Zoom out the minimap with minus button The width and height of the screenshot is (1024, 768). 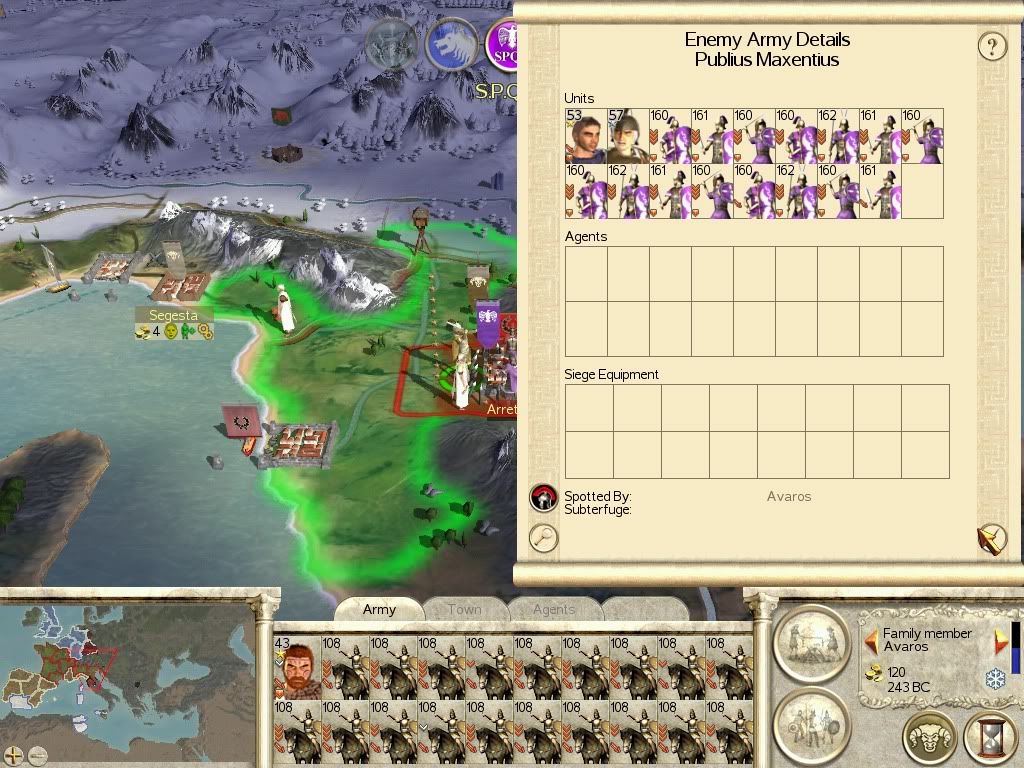(x=38, y=755)
